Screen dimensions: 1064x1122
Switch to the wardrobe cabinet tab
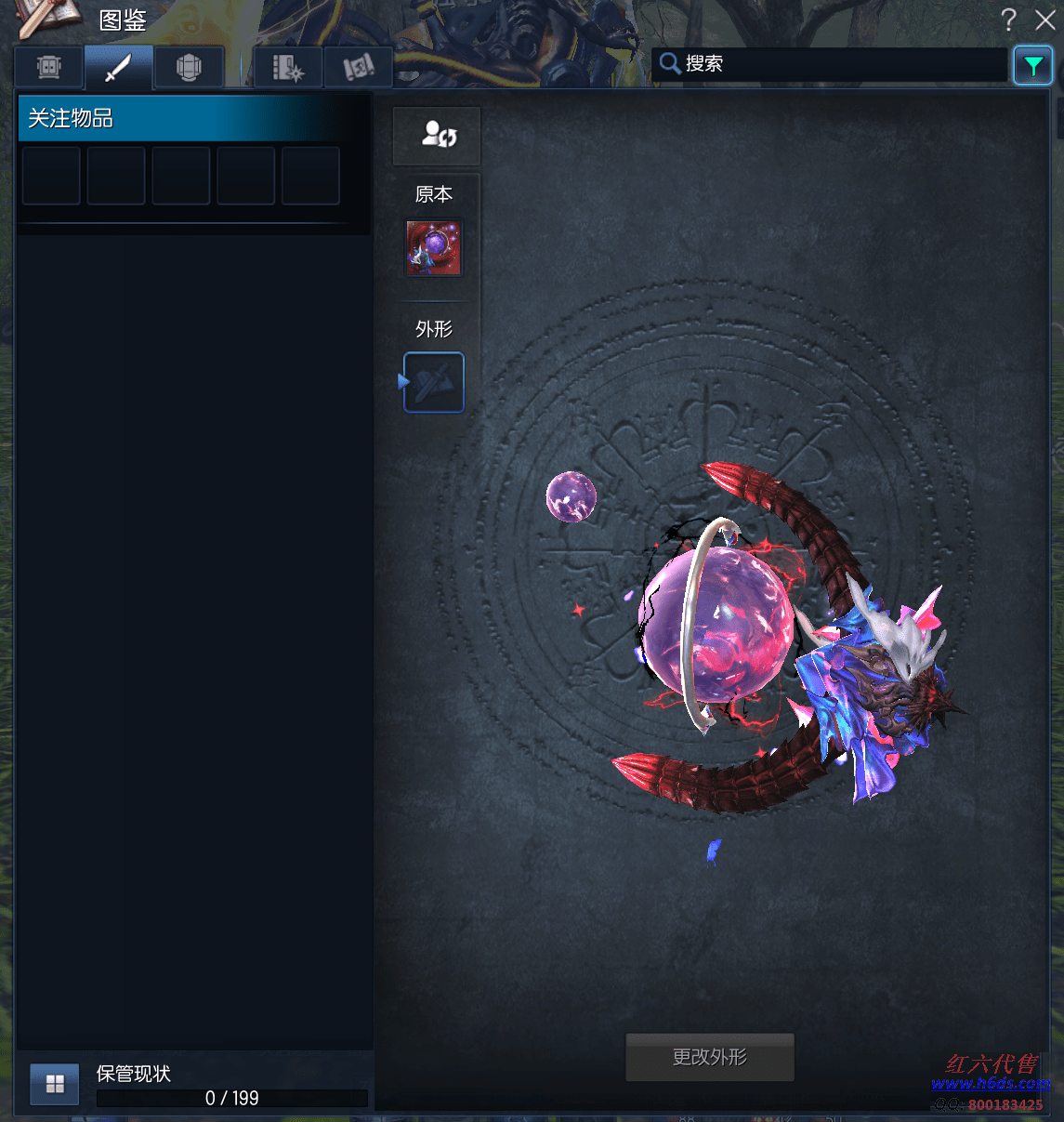pyautogui.click(x=49, y=67)
